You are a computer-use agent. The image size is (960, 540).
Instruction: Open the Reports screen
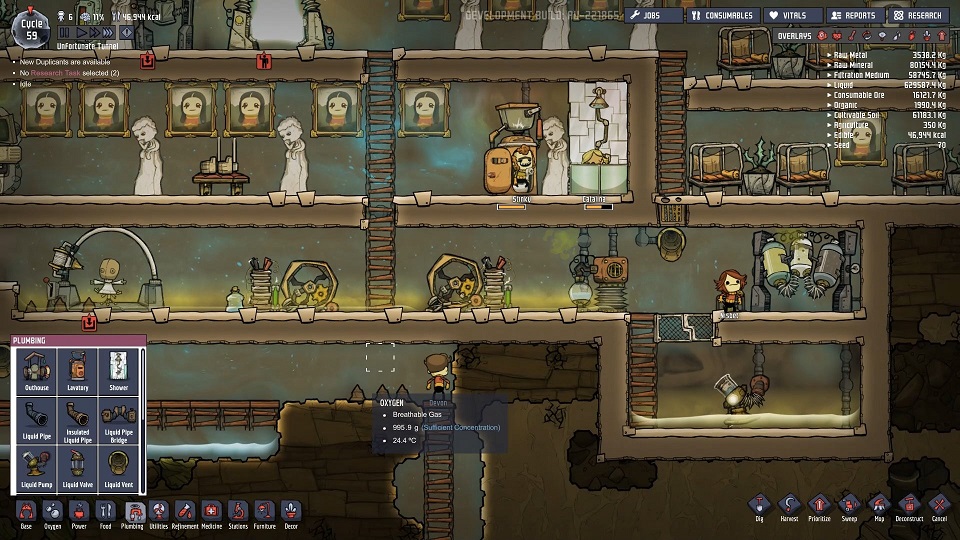pos(852,15)
